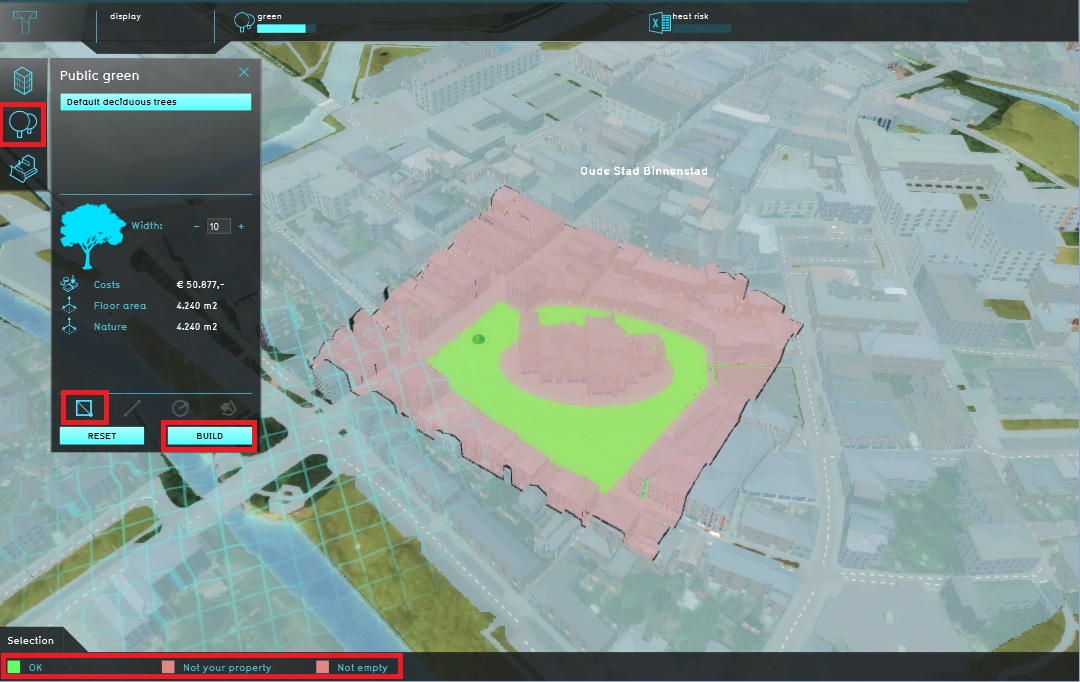Open the bulldozer demolish category

(24, 168)
